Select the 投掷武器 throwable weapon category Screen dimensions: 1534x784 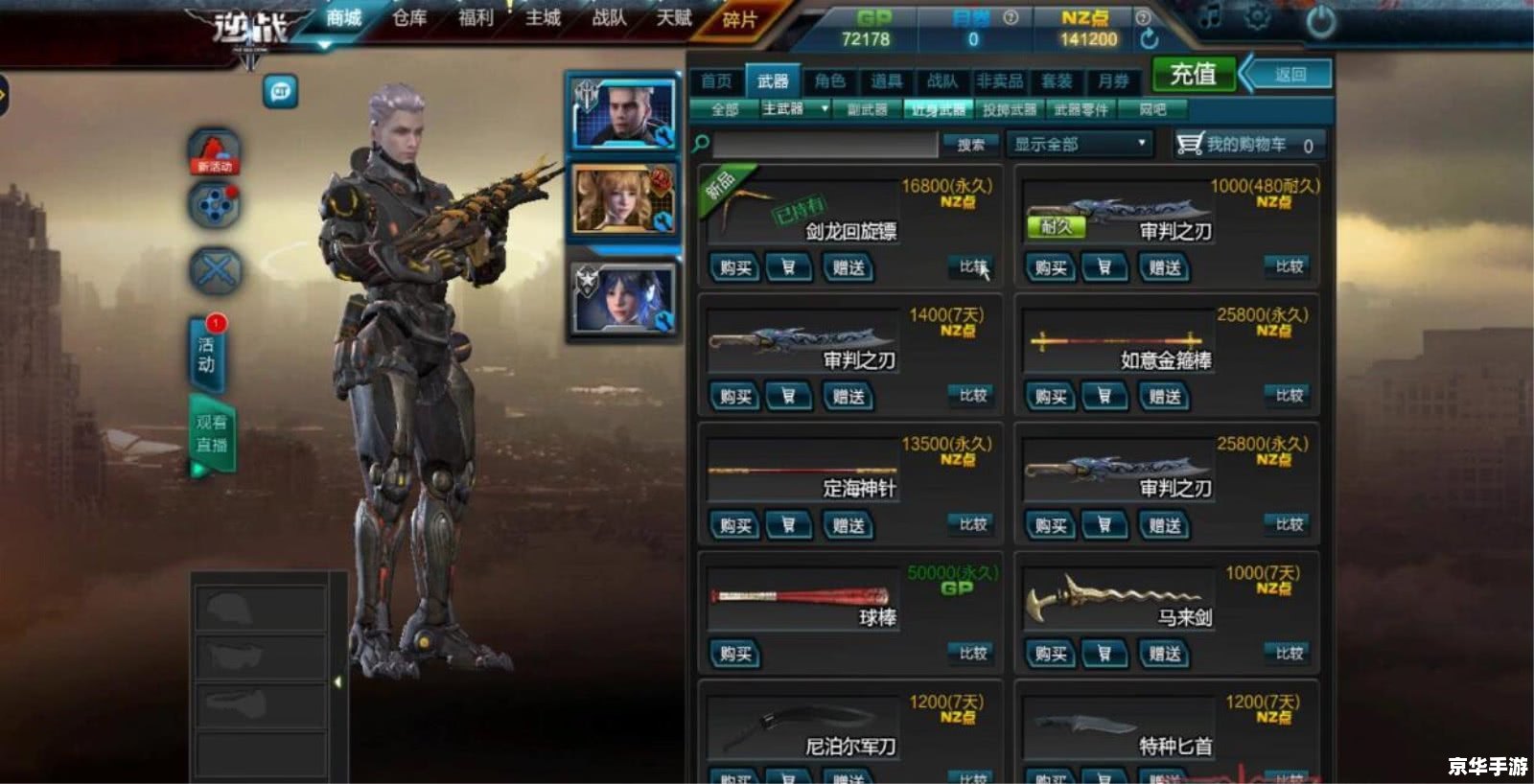coord(1010,110)
